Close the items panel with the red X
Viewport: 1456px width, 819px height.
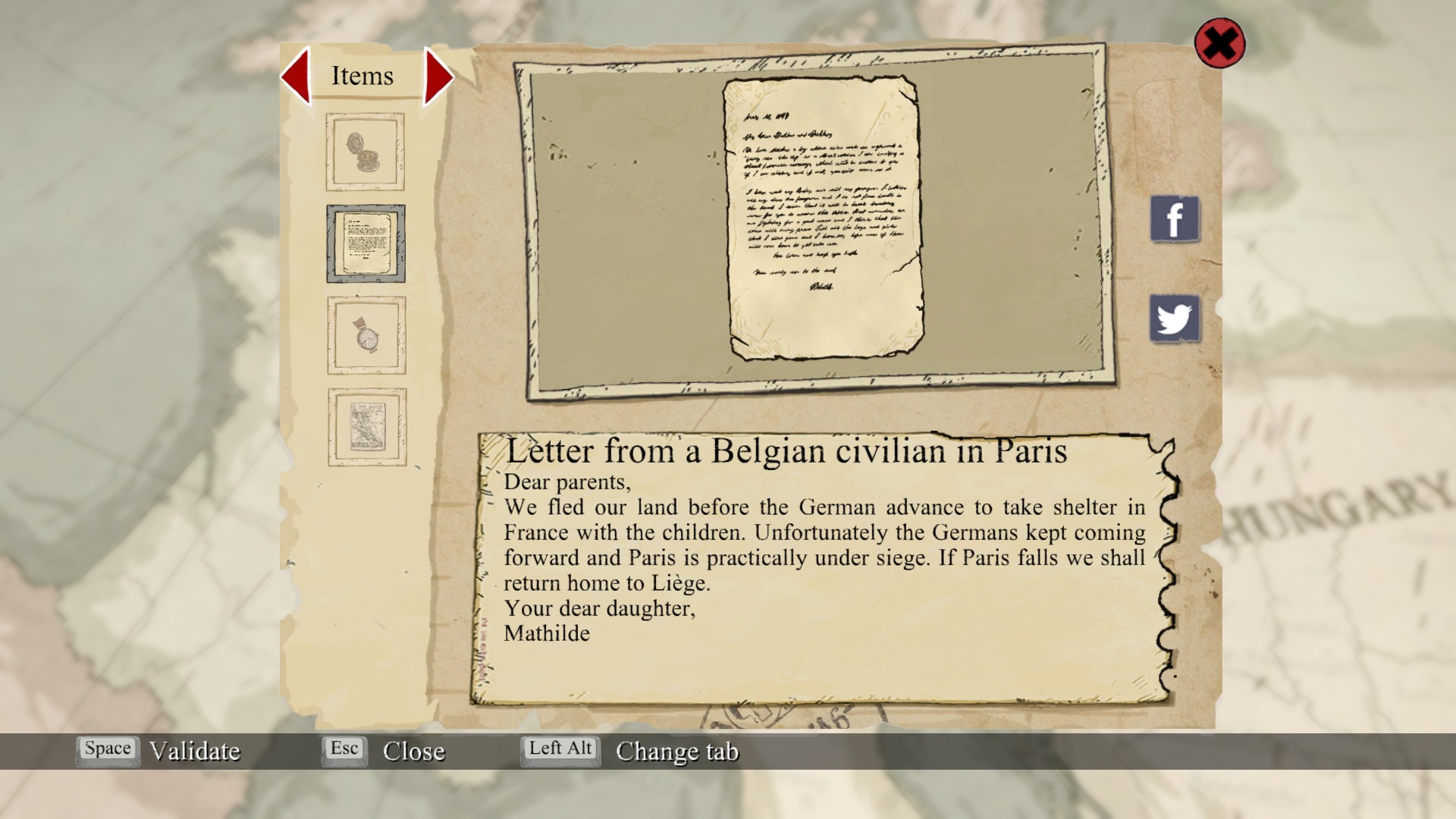click(x=1219, y=43)
